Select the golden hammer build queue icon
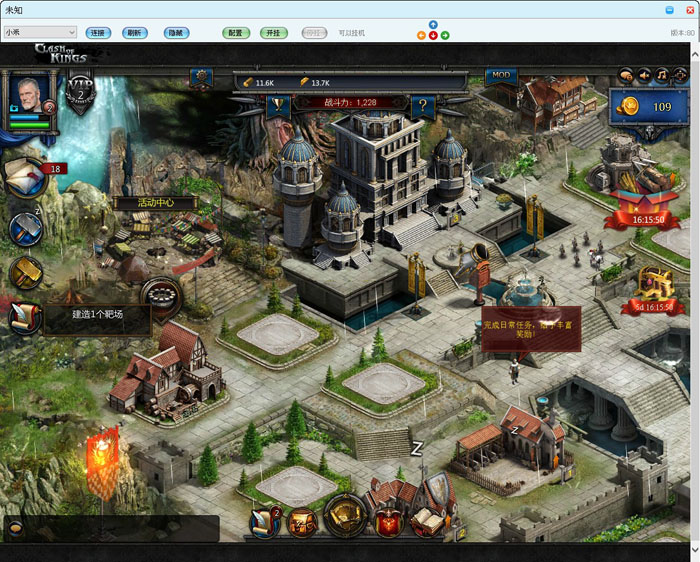Viewport: 700px width, 562px height. click(25, 272)
